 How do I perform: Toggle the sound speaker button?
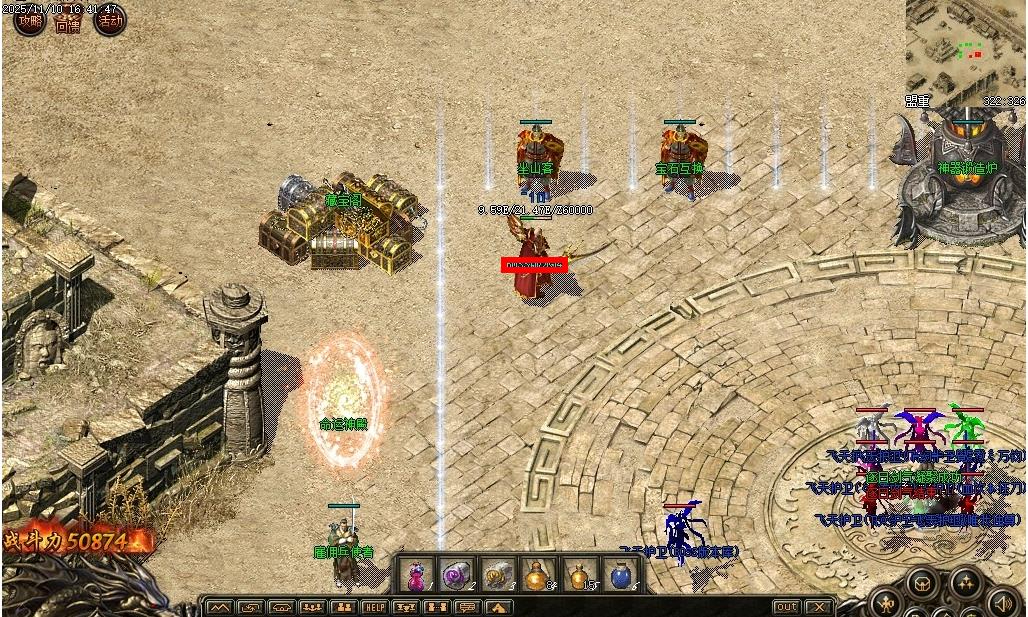click(1003, 600)
